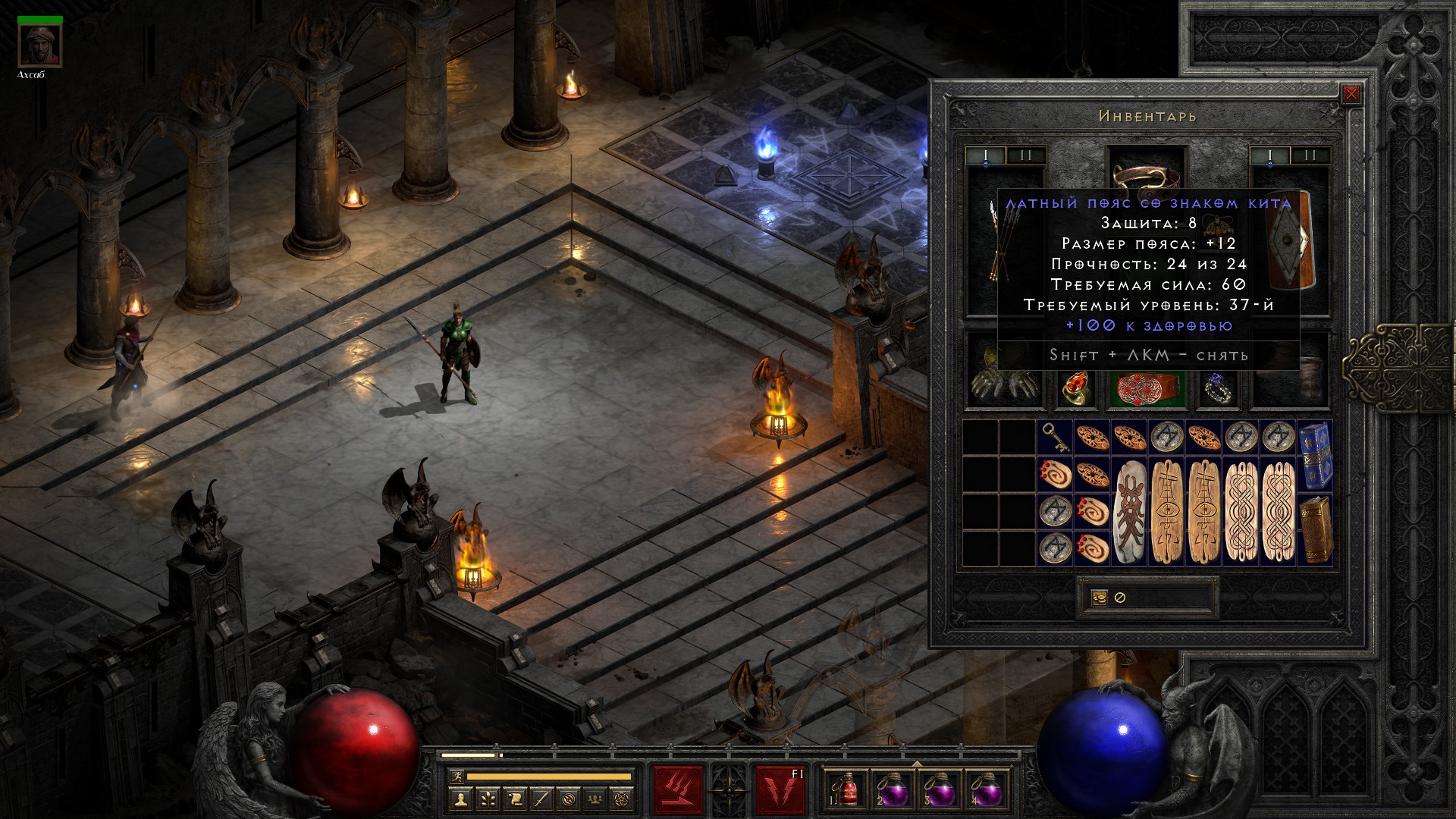The image size is (1456, 819).
Task: Open the quest log scroll icon
Action: [515, 799]
